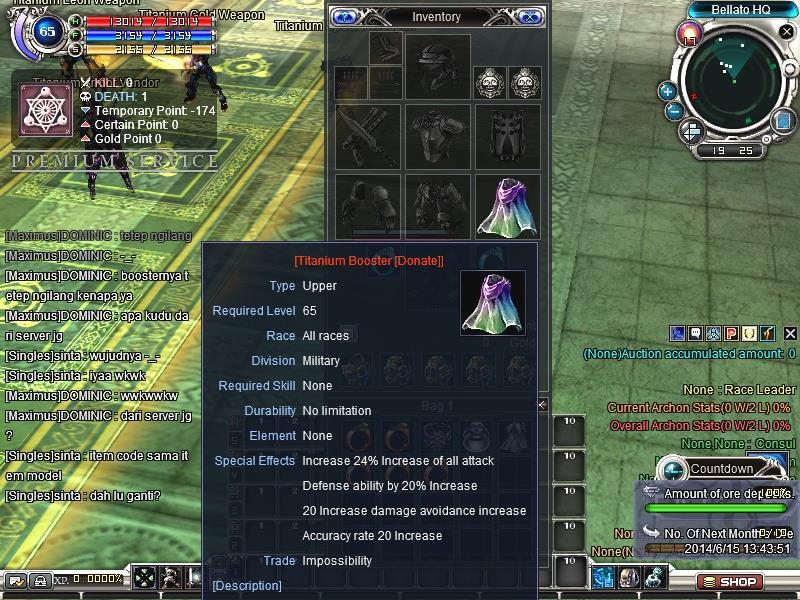Click the red P status icon
This screenshot has width=800, height=600.
(x=731, y=333)
